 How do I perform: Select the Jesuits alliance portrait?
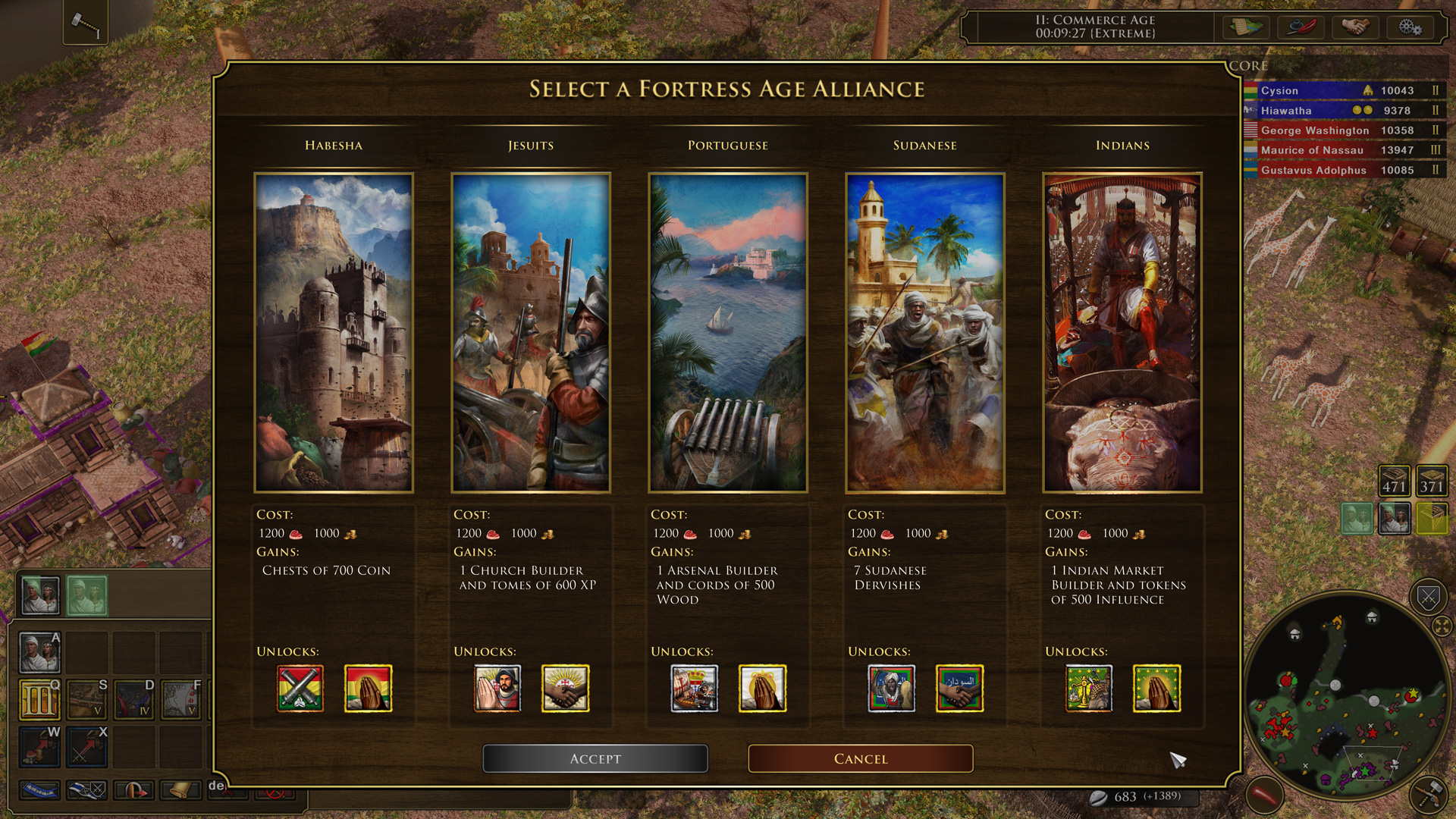[531, 333]
